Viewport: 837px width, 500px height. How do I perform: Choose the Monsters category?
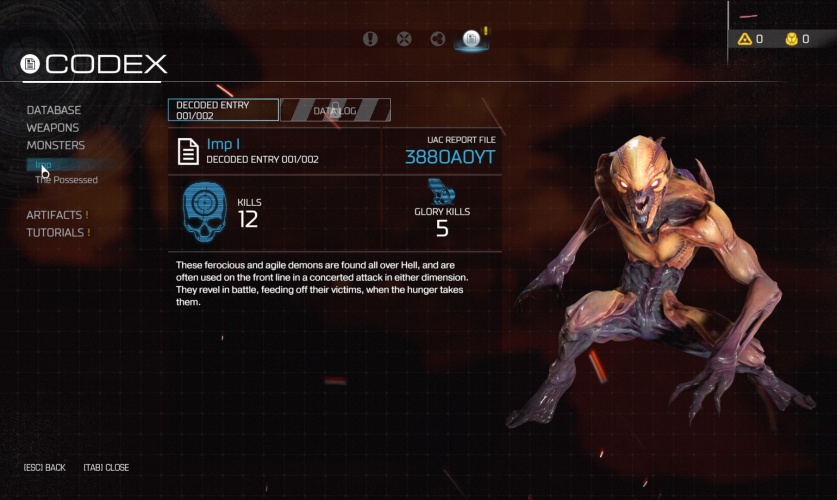pyautogui.click(x=56, y=145)
